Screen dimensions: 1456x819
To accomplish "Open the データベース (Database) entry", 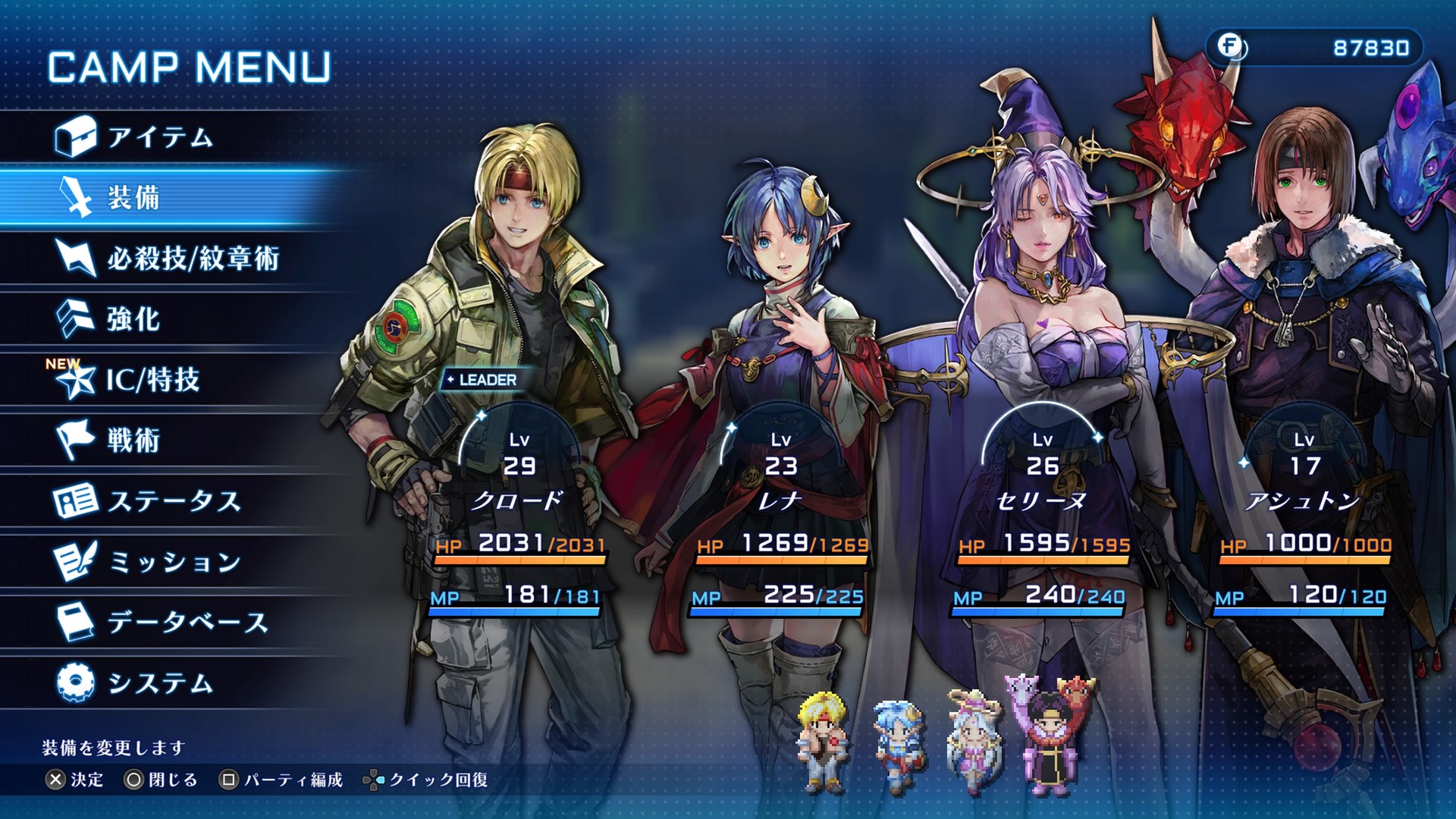I will [187, 623].
